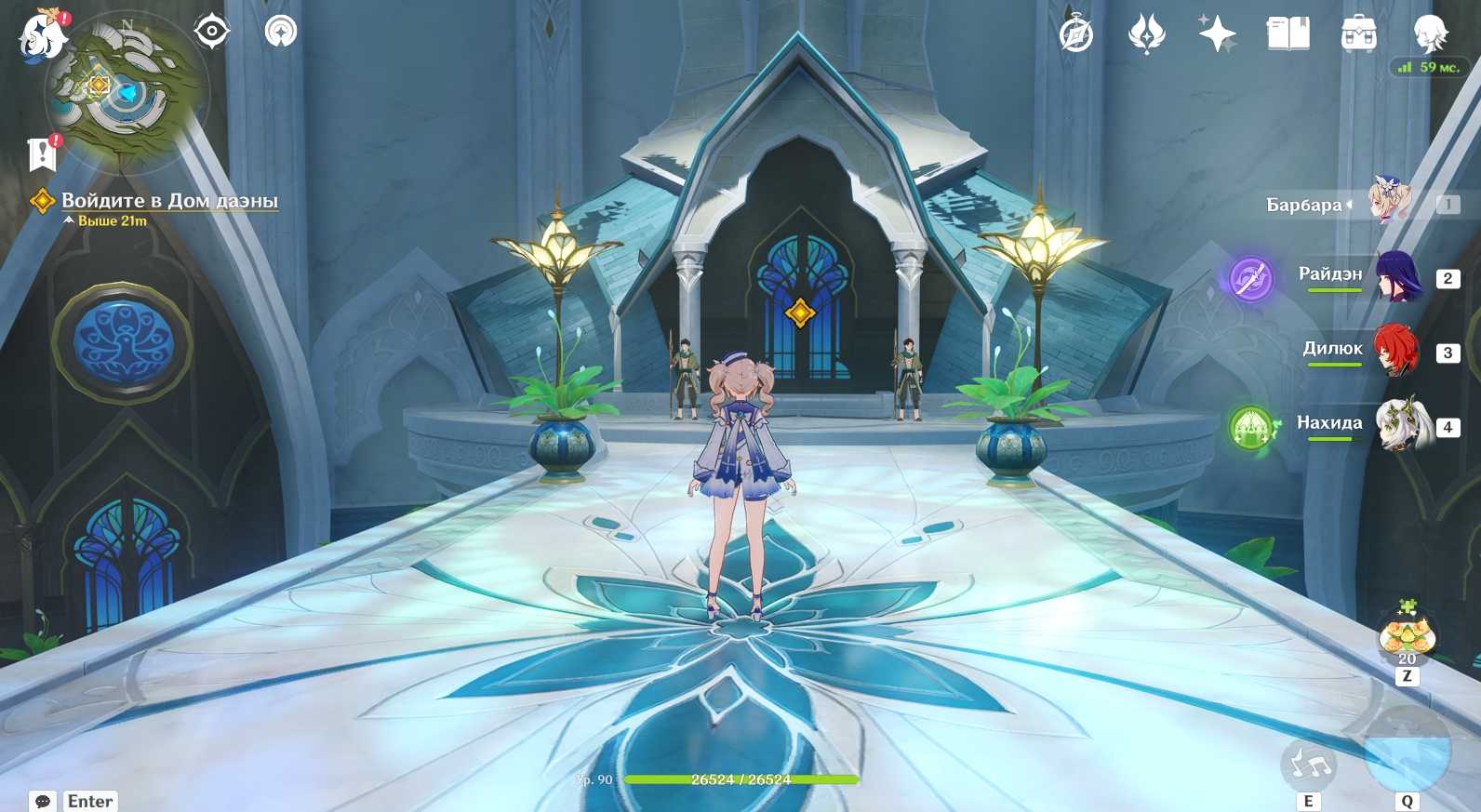Switch to party member Дилюк
This screenshot has width=1481, height=812.
coord(1397,351)
